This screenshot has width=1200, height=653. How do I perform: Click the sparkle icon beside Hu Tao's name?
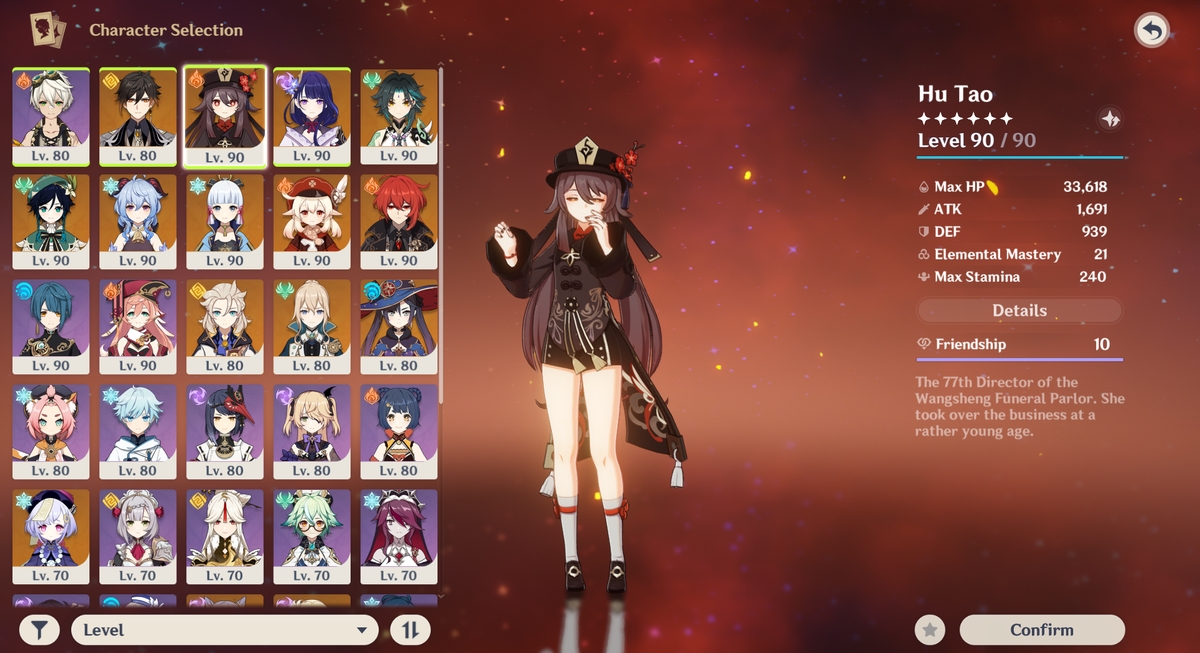click(x=1110, y=120)
